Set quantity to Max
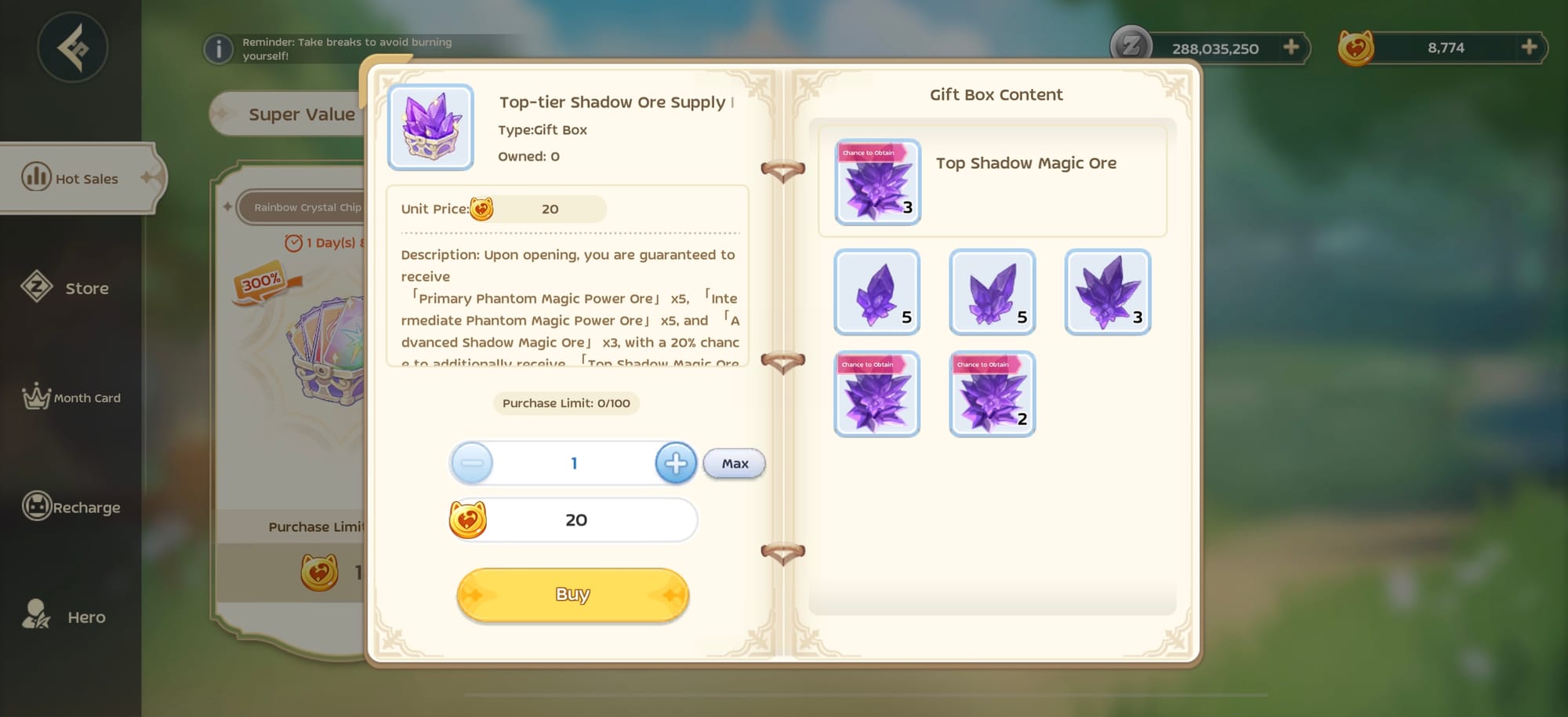The height and width of the screenshot is (717, 1568). (735, 464)
